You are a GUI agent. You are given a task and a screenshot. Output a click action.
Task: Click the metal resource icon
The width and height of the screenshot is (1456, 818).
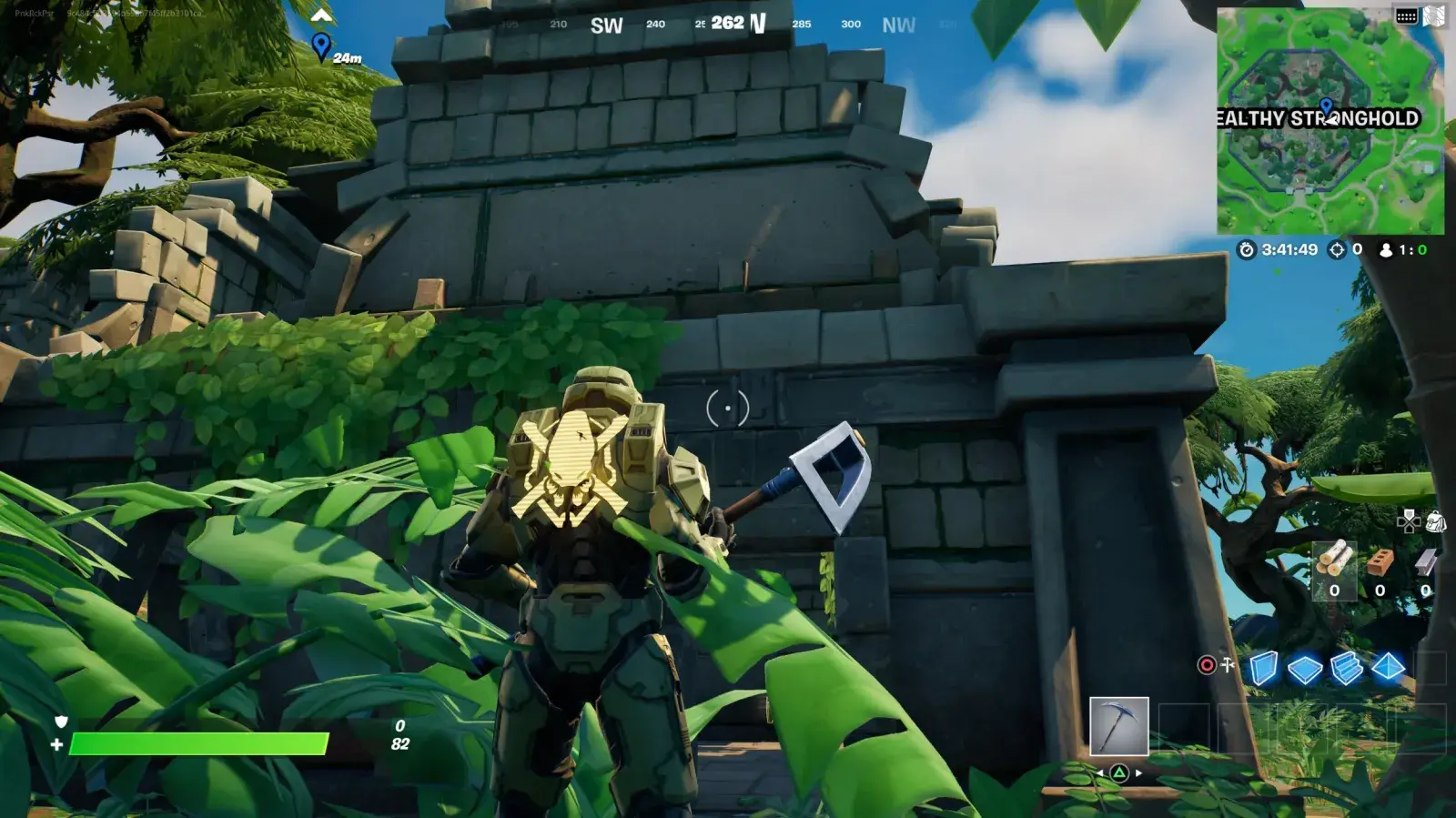click(x=1425, y=564)
